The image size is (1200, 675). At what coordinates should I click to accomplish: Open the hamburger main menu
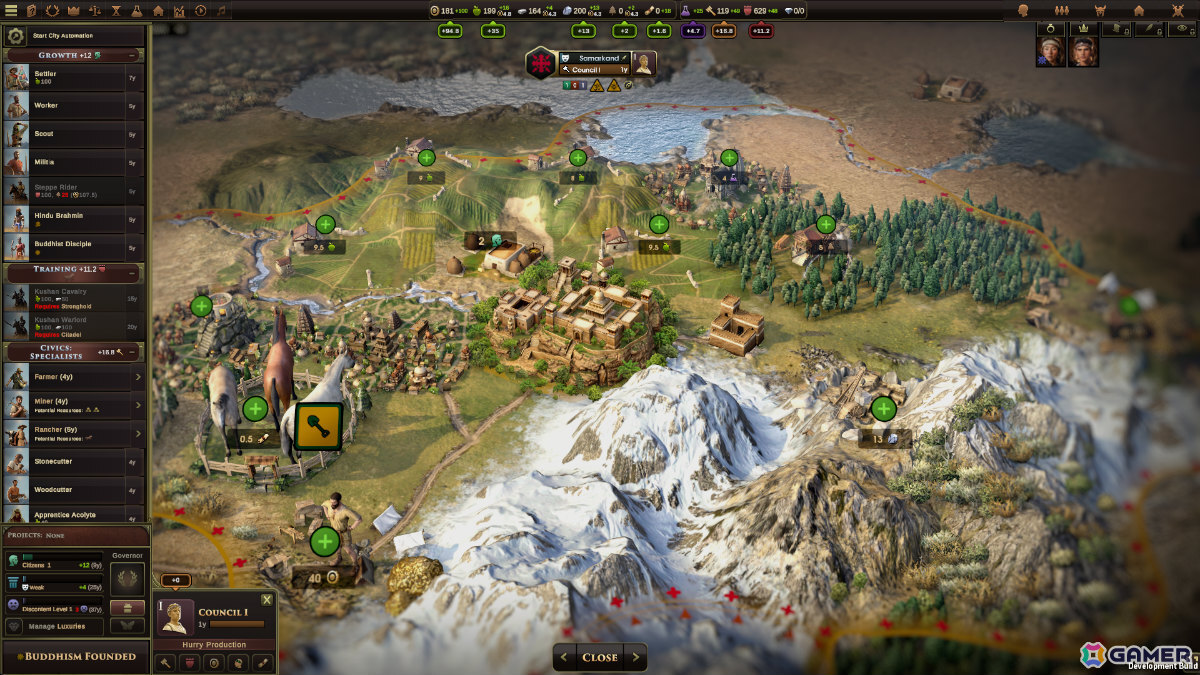10,10
